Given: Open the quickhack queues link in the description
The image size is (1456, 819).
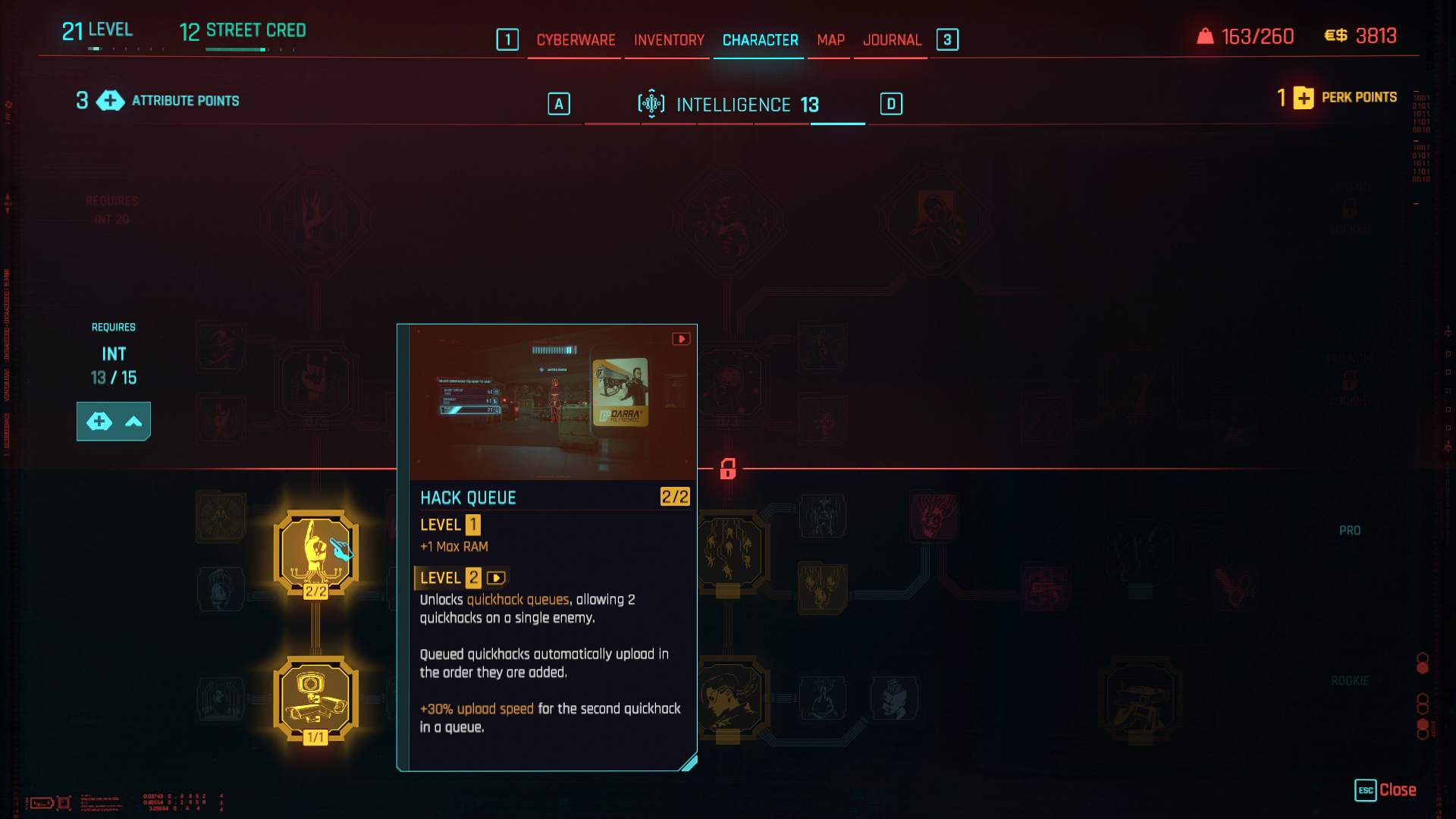Looking at the screenshot, I should coord(517,599).
